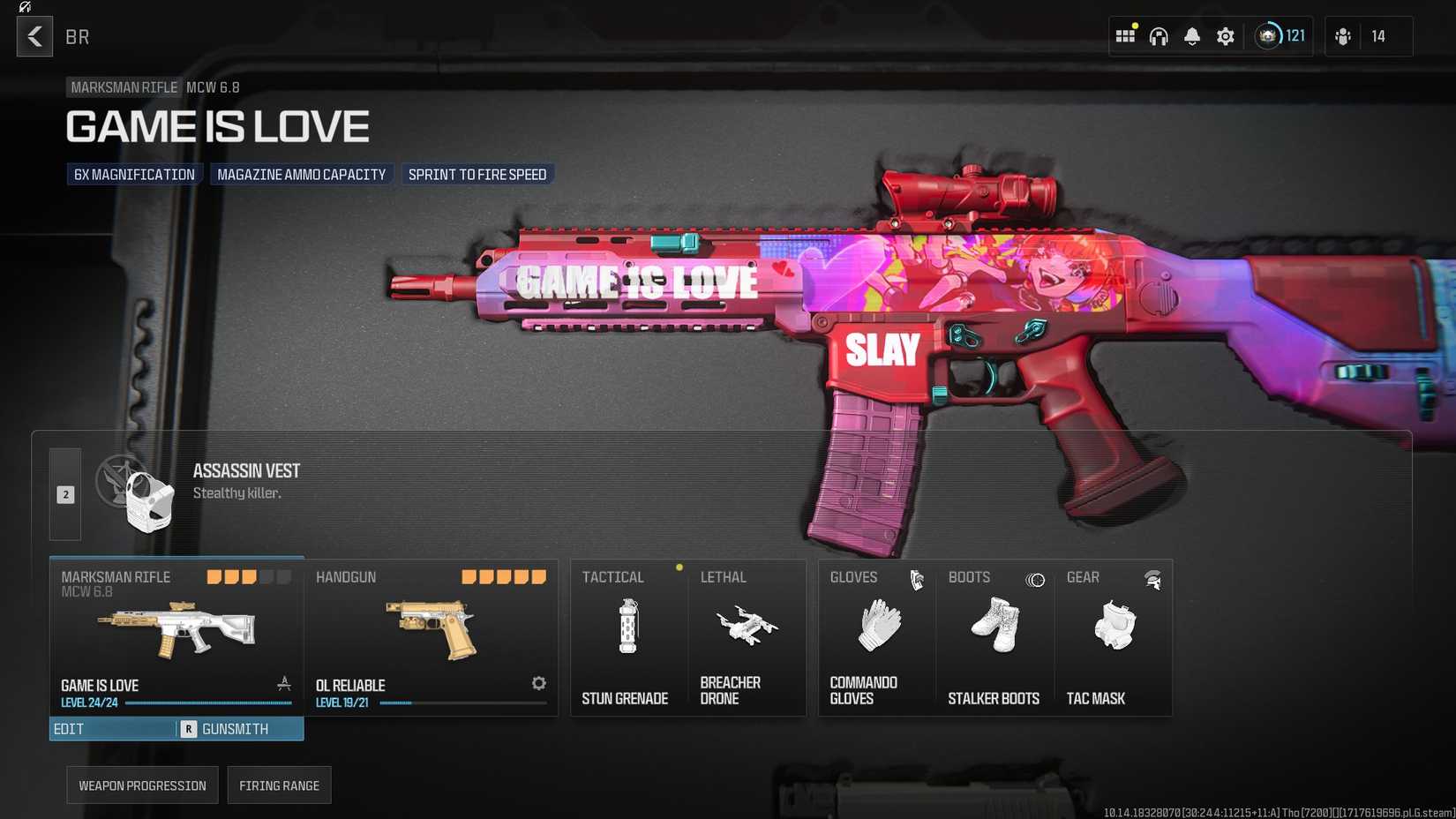
Task: Toggle the Magazine Ammo Capacity attribute tag
Action: tap(302, 174)
